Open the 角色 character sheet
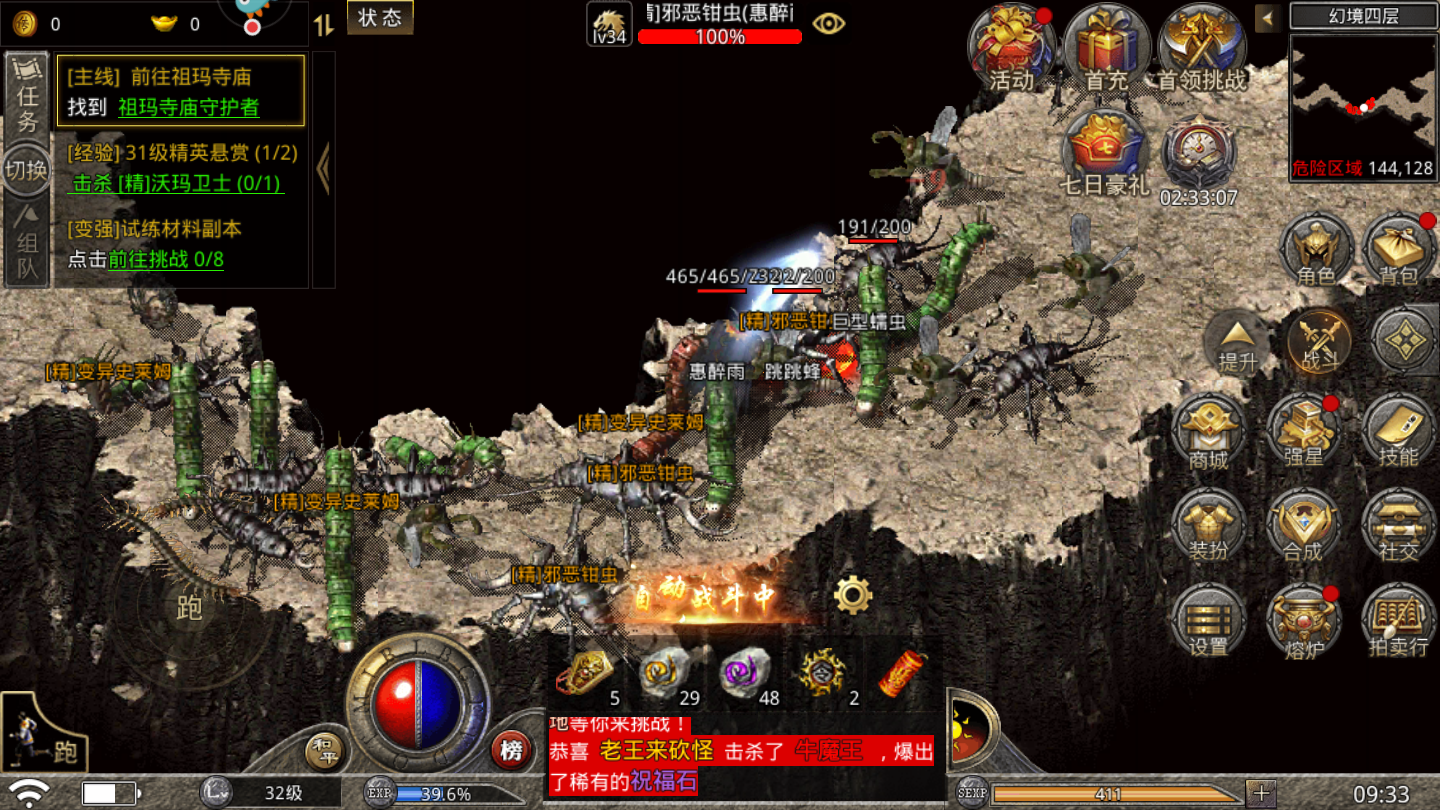This screenshot has width=1440, height=810. click(x=1317, y=250)
